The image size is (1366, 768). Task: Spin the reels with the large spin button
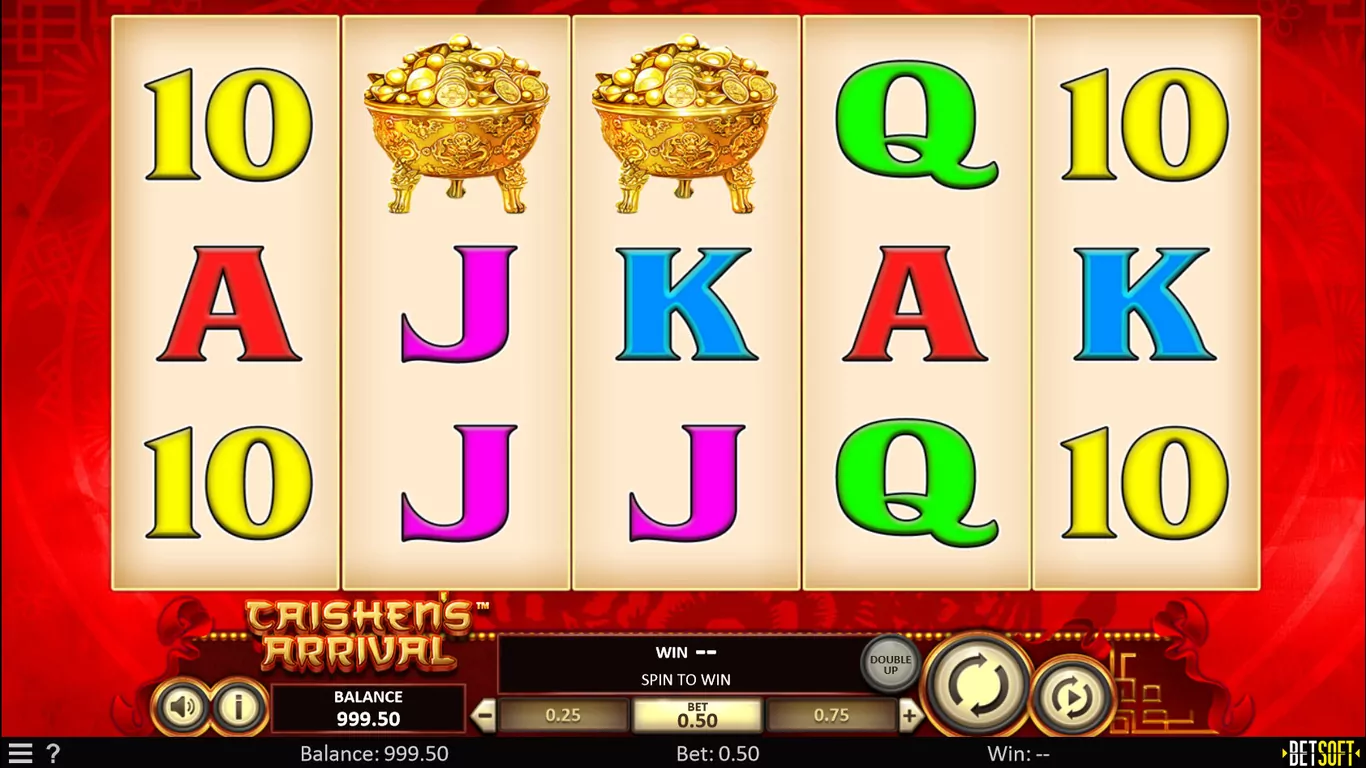coord(977,685)
